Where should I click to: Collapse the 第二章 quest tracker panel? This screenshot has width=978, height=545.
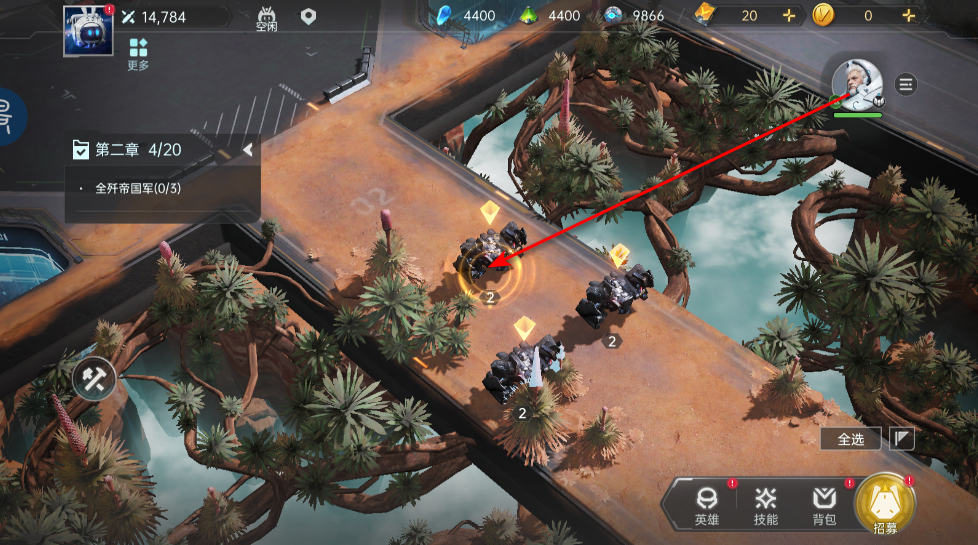click(247, 150)
